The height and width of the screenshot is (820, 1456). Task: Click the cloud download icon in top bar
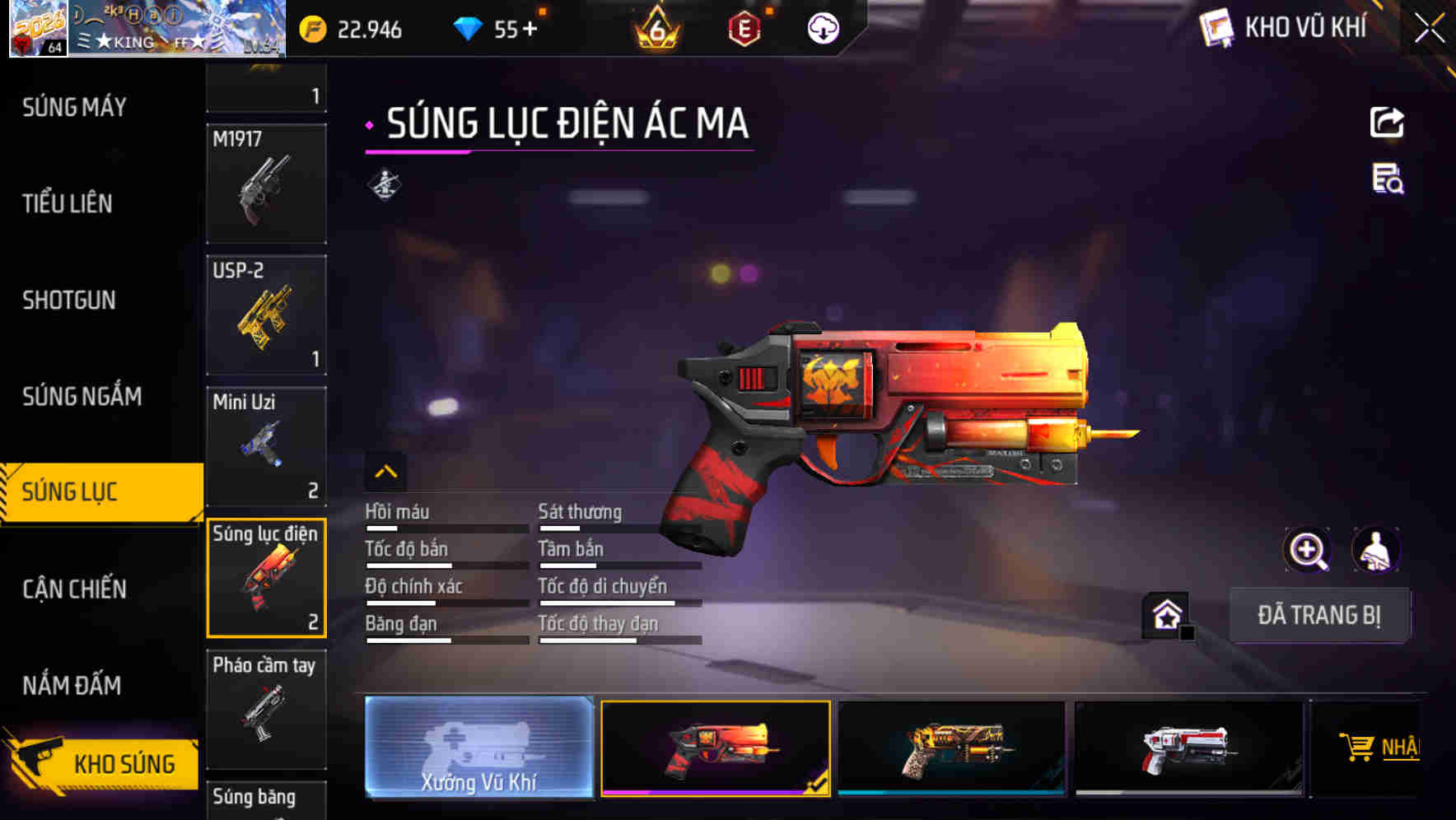pos(822,27)
